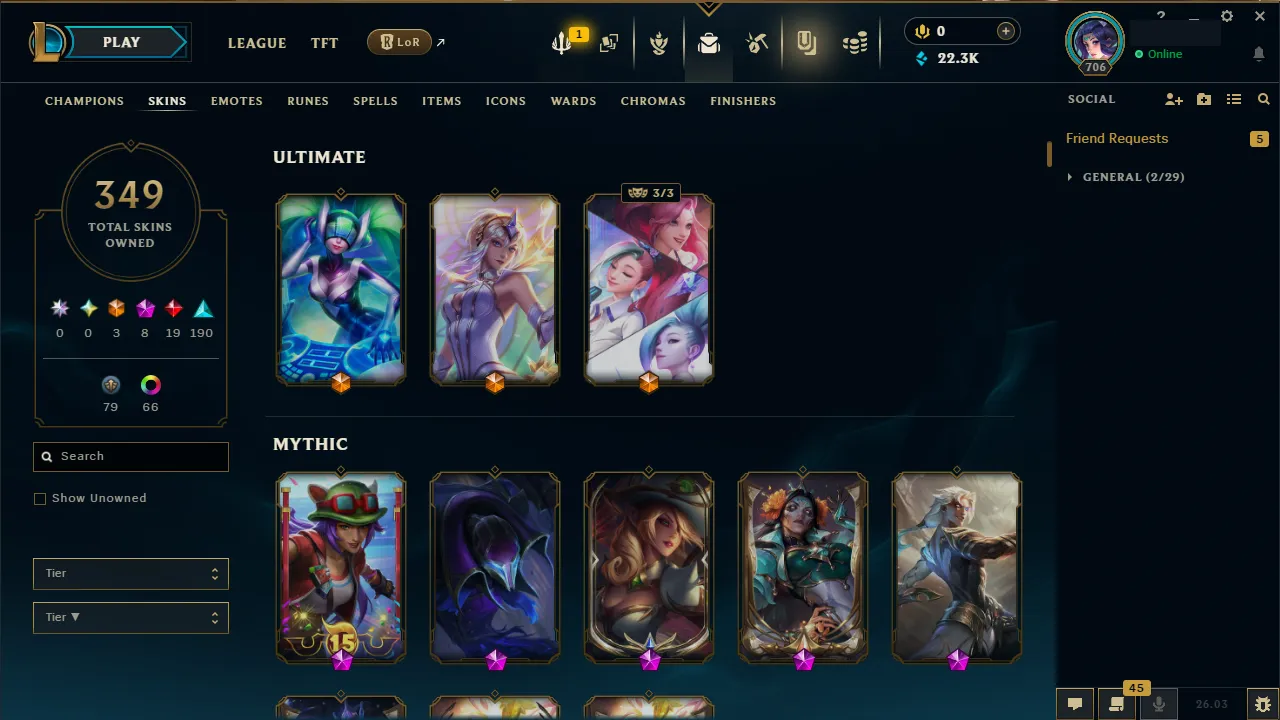This screenshot has width=1280, height=720.
Task: Enable the Show Unowned checkbox
Action: pyautogui.click(x=40, y=498)
